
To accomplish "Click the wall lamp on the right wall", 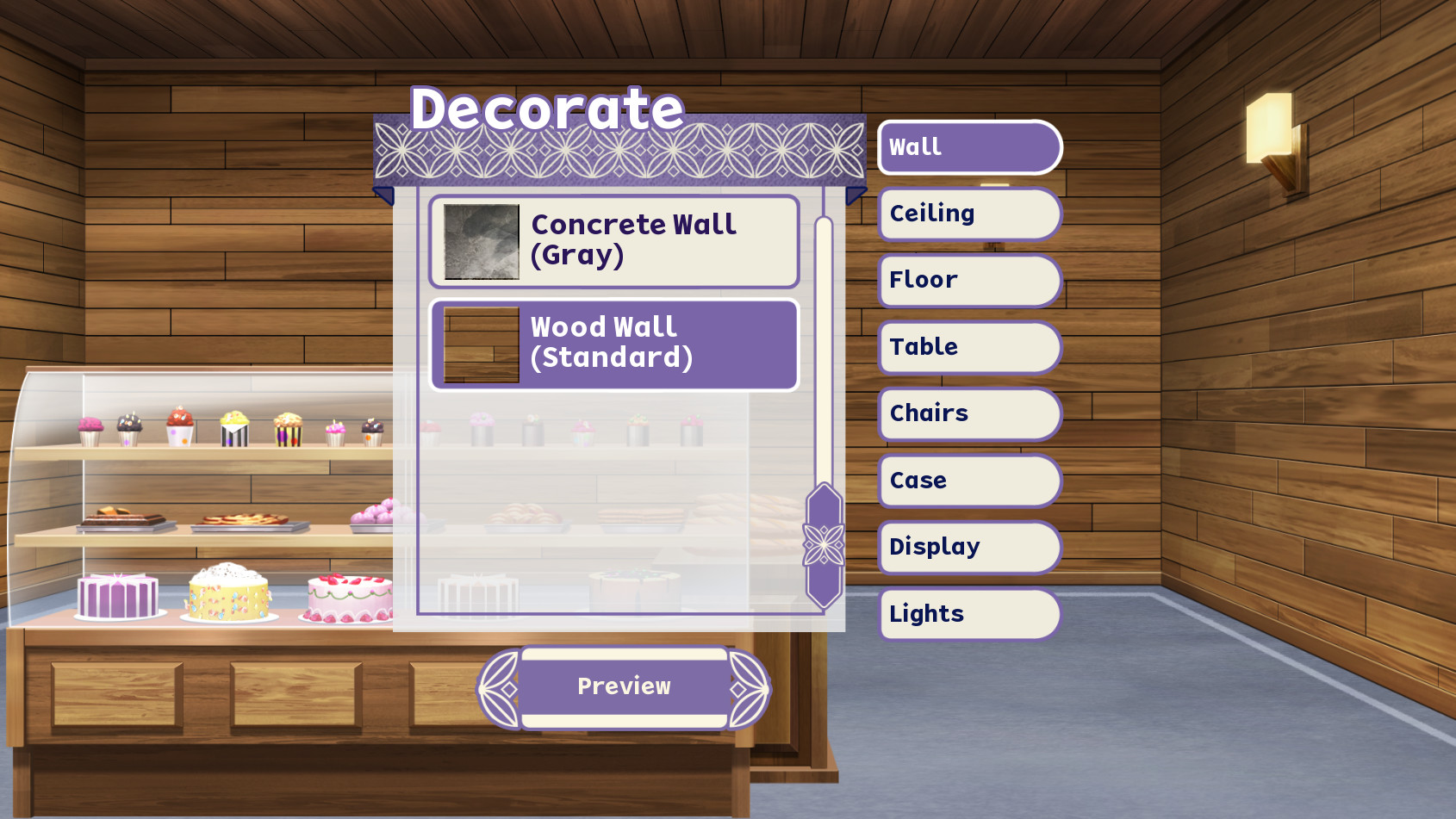I will click(1272, 129).
